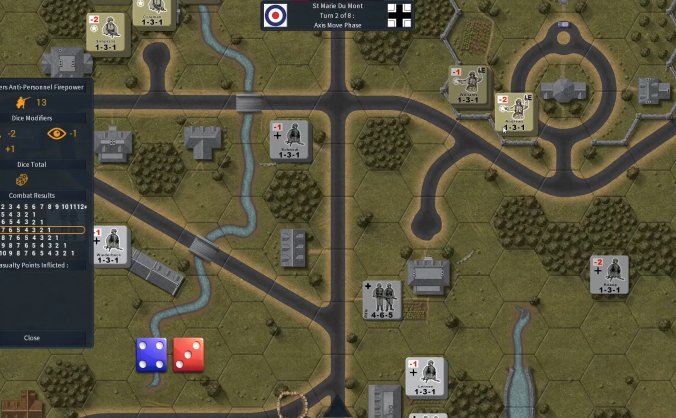This screenshot has height=418, width=676.
Task: Click the eye dice modifier icon
Action: click(x=56, y=133)
